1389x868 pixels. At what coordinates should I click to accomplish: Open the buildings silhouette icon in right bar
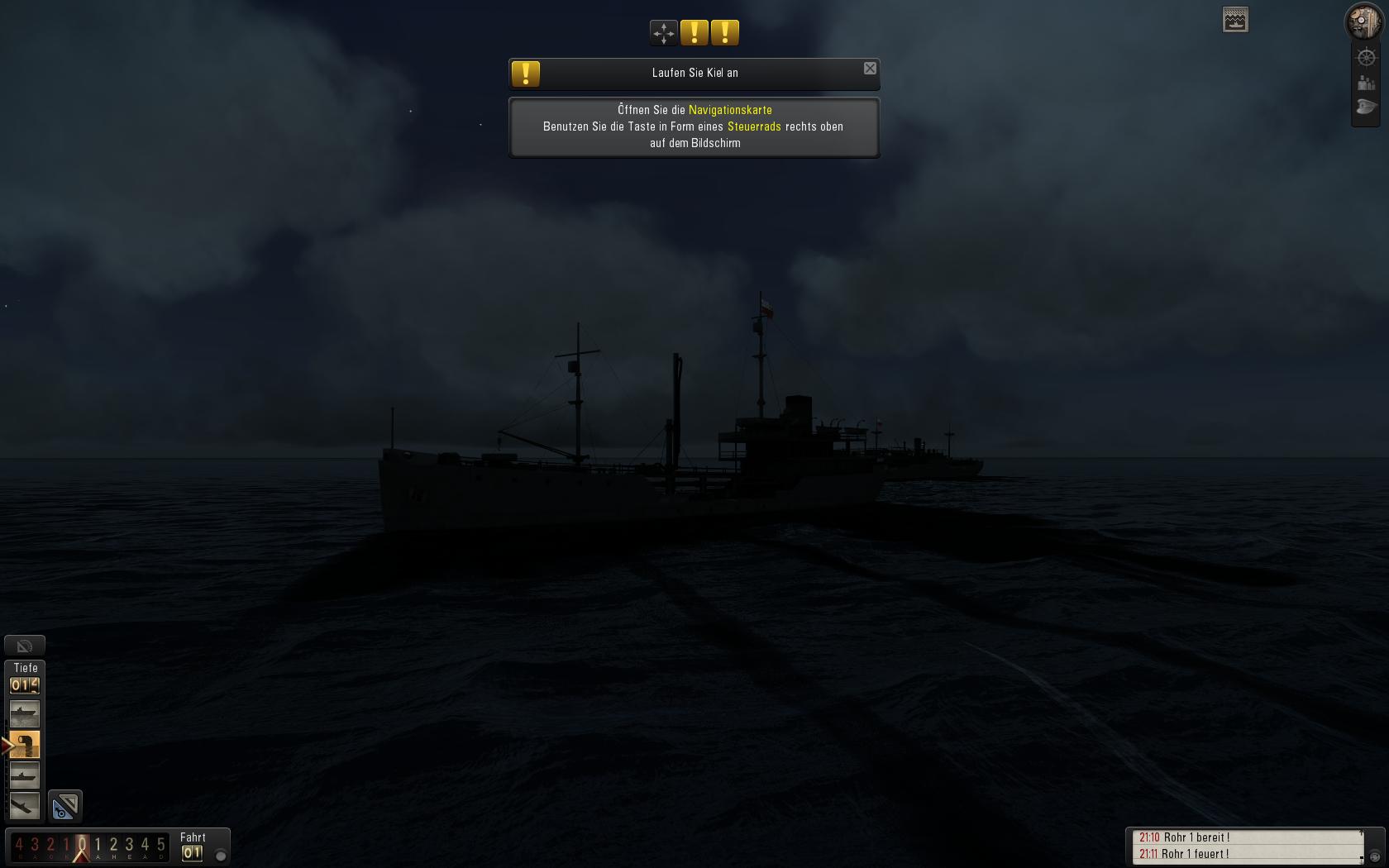point(1366,83)
